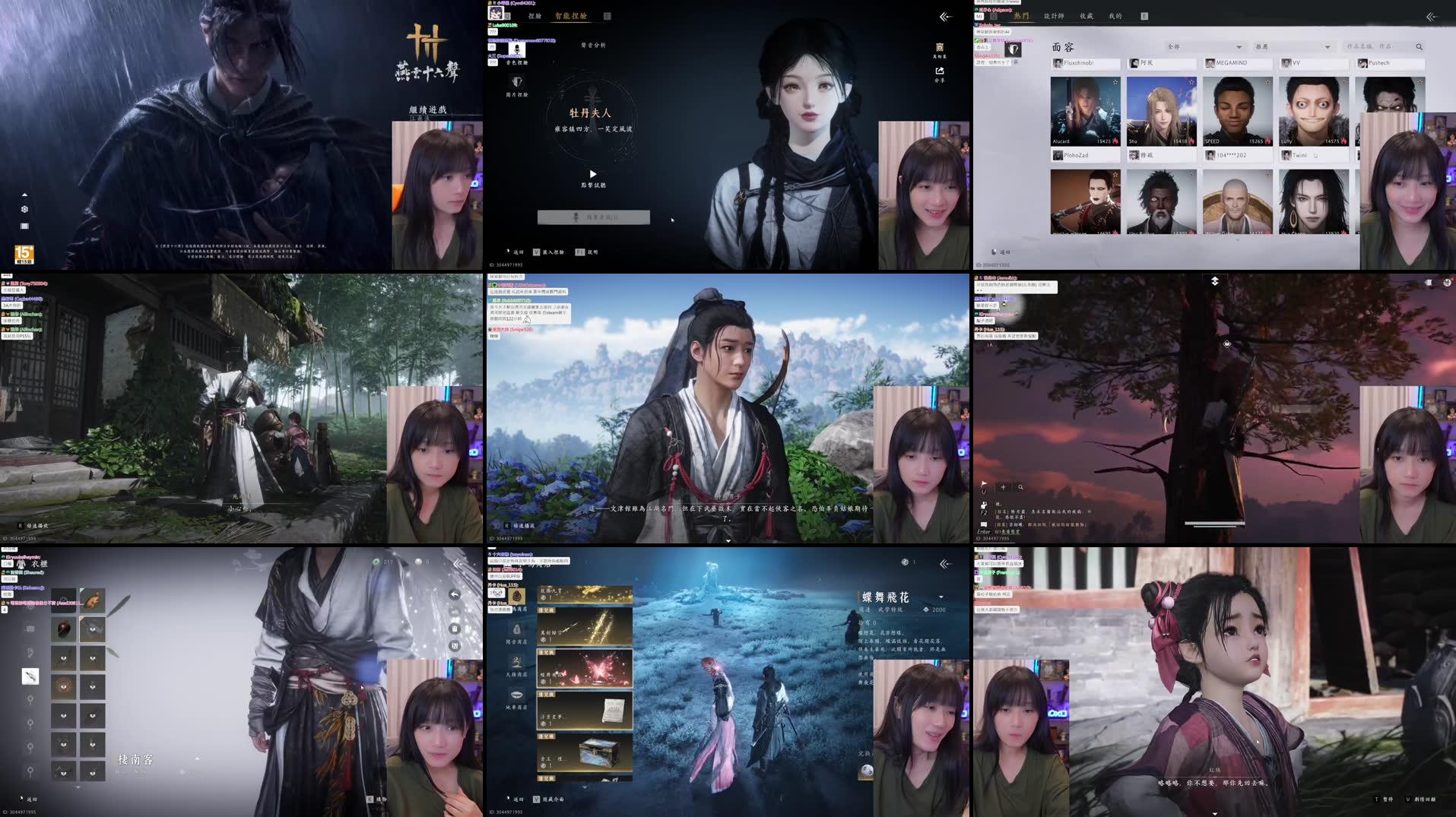Click the white progress bar in the photo panel
1456x817 pixels.
click(x=1215, y=524)
